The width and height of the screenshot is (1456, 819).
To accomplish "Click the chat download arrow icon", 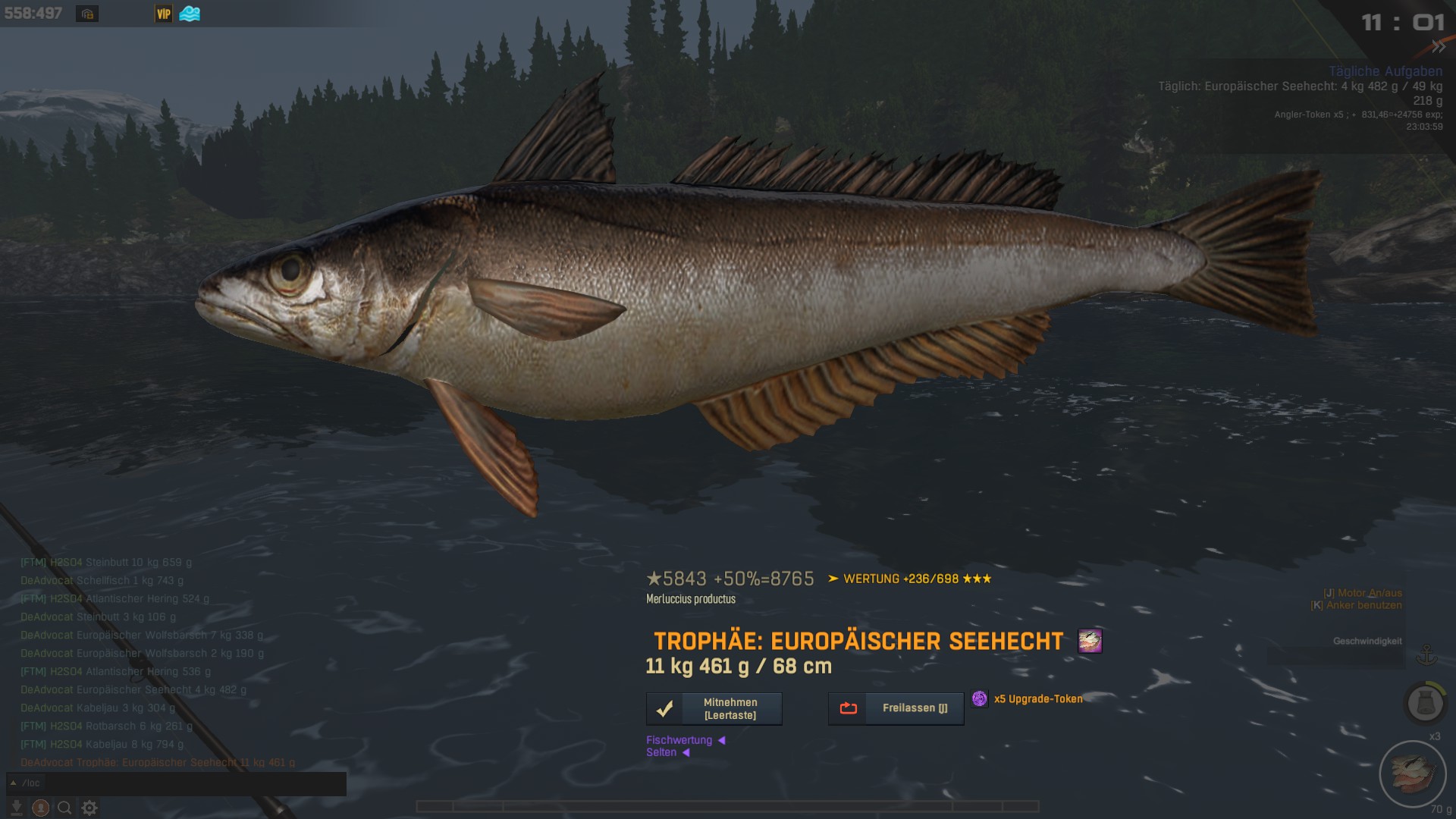I will tap(17, 808).
